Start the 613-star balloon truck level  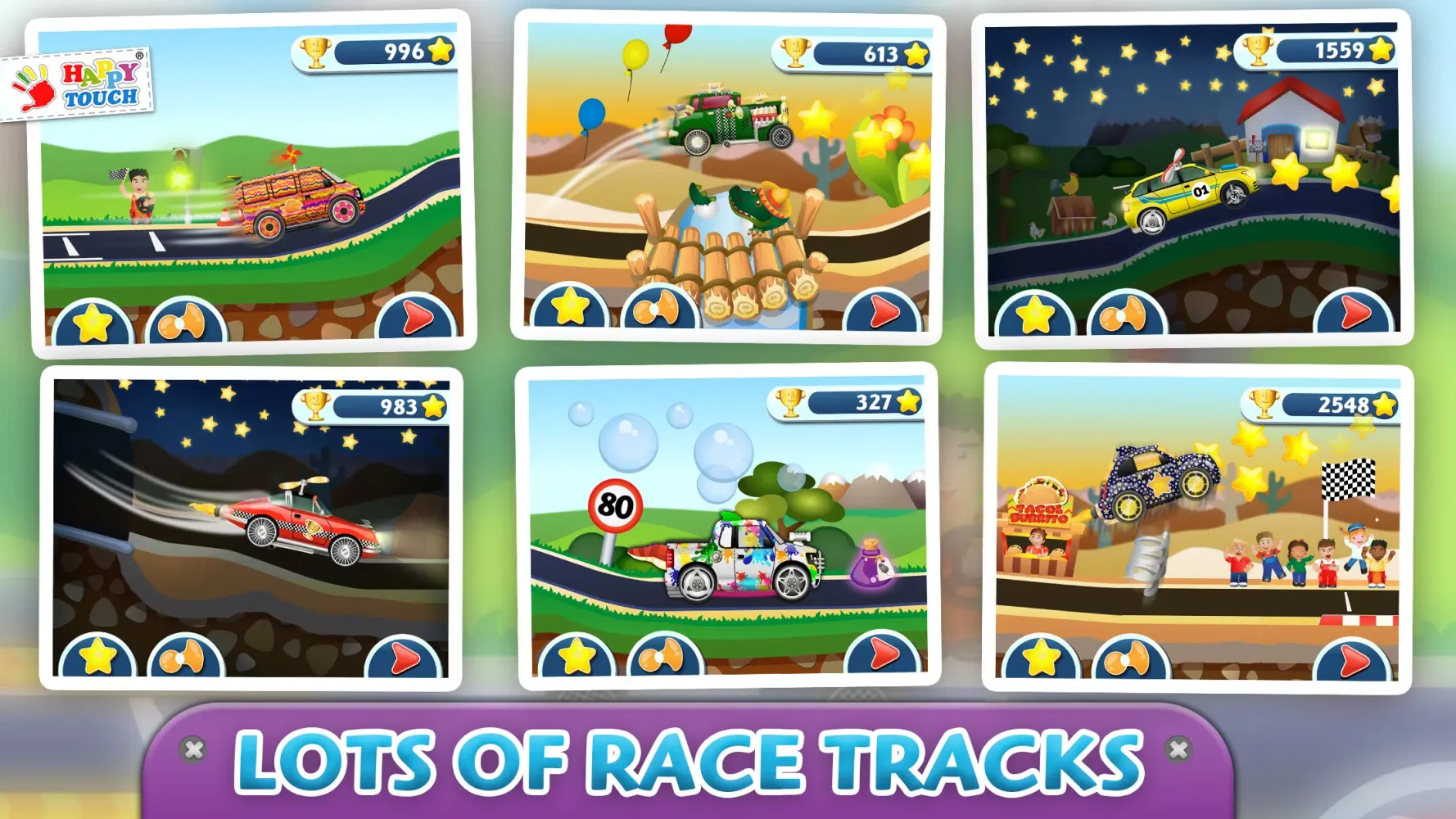[884, 311]
